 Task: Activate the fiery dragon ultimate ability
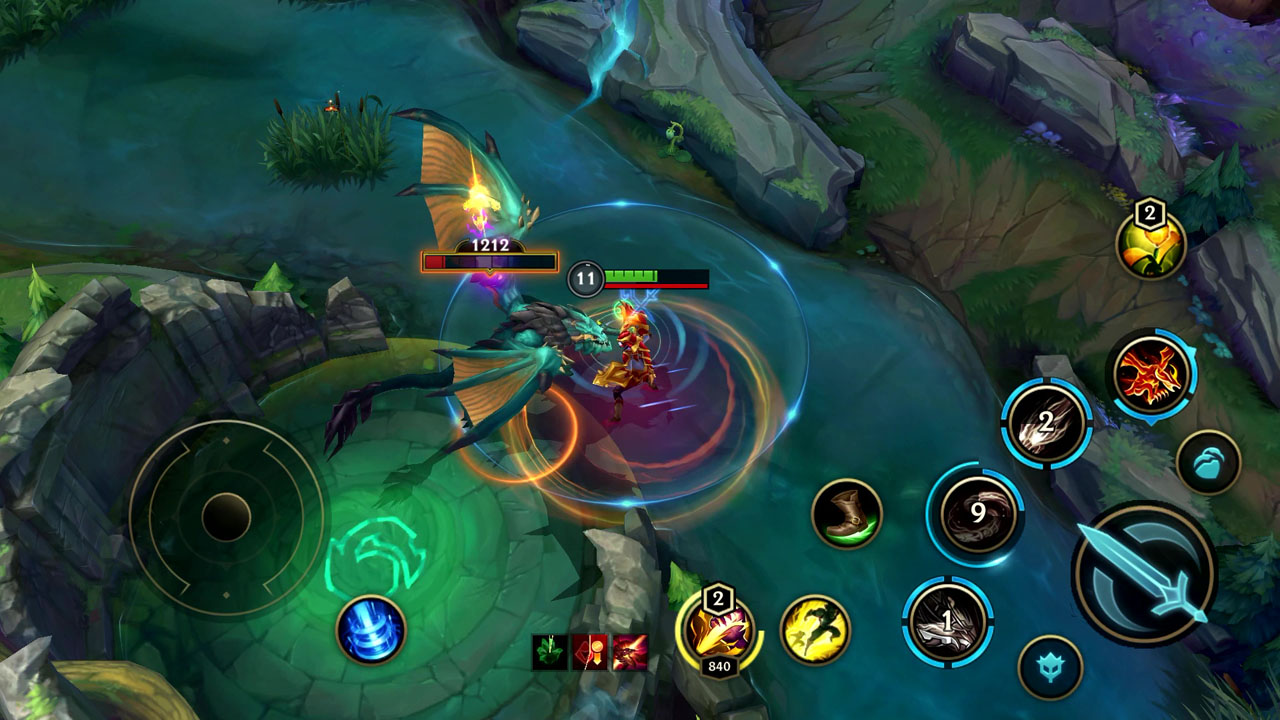tap(1152, 374)
